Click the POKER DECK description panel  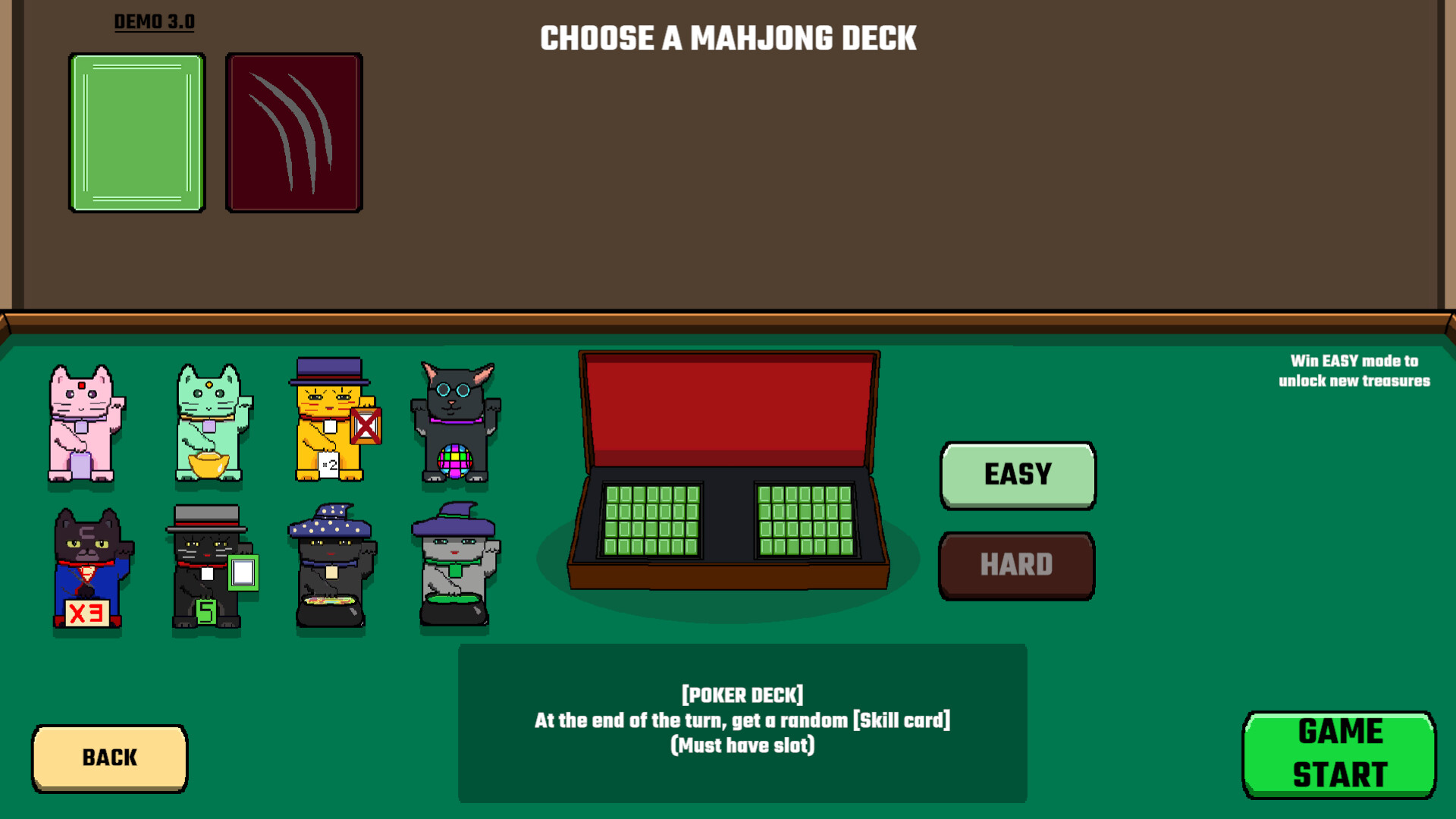(742, 720)
